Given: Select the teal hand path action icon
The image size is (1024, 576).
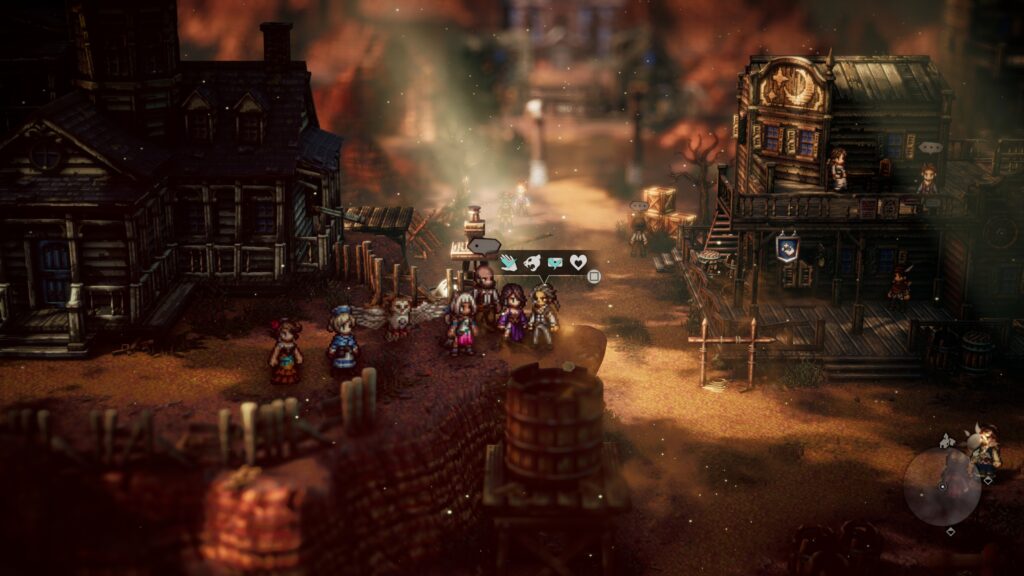Looking at the screenshot, I should [509, 263].
